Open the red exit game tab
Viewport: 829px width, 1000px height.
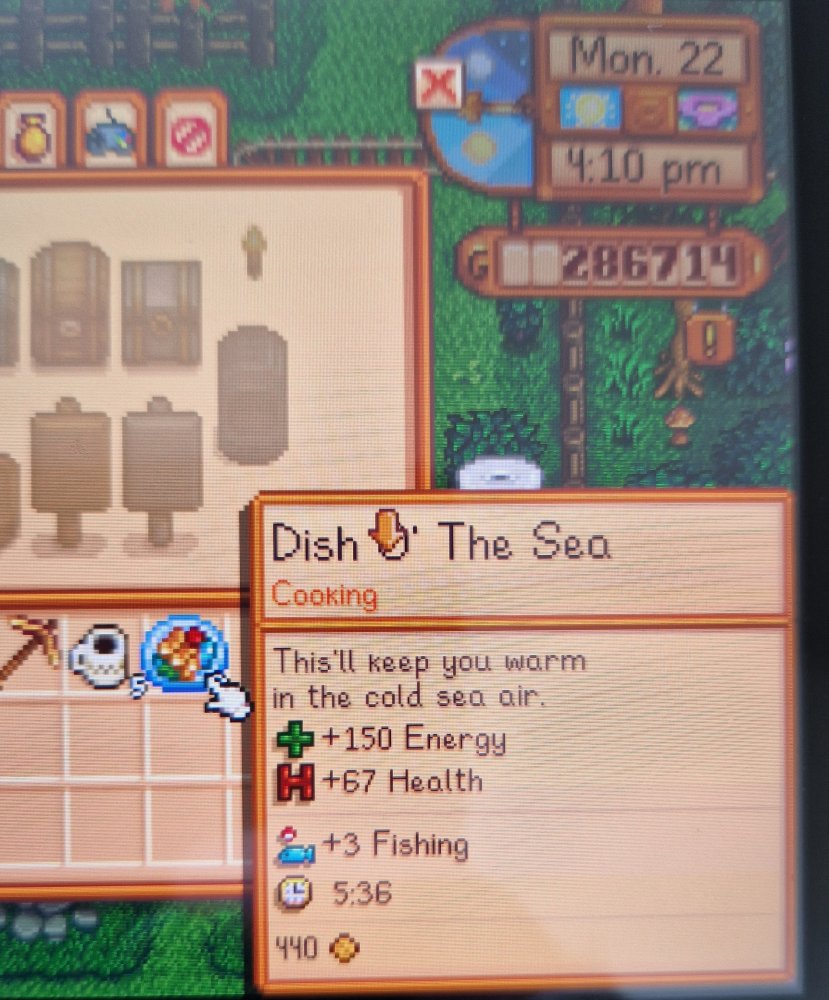tap(190, 131)
